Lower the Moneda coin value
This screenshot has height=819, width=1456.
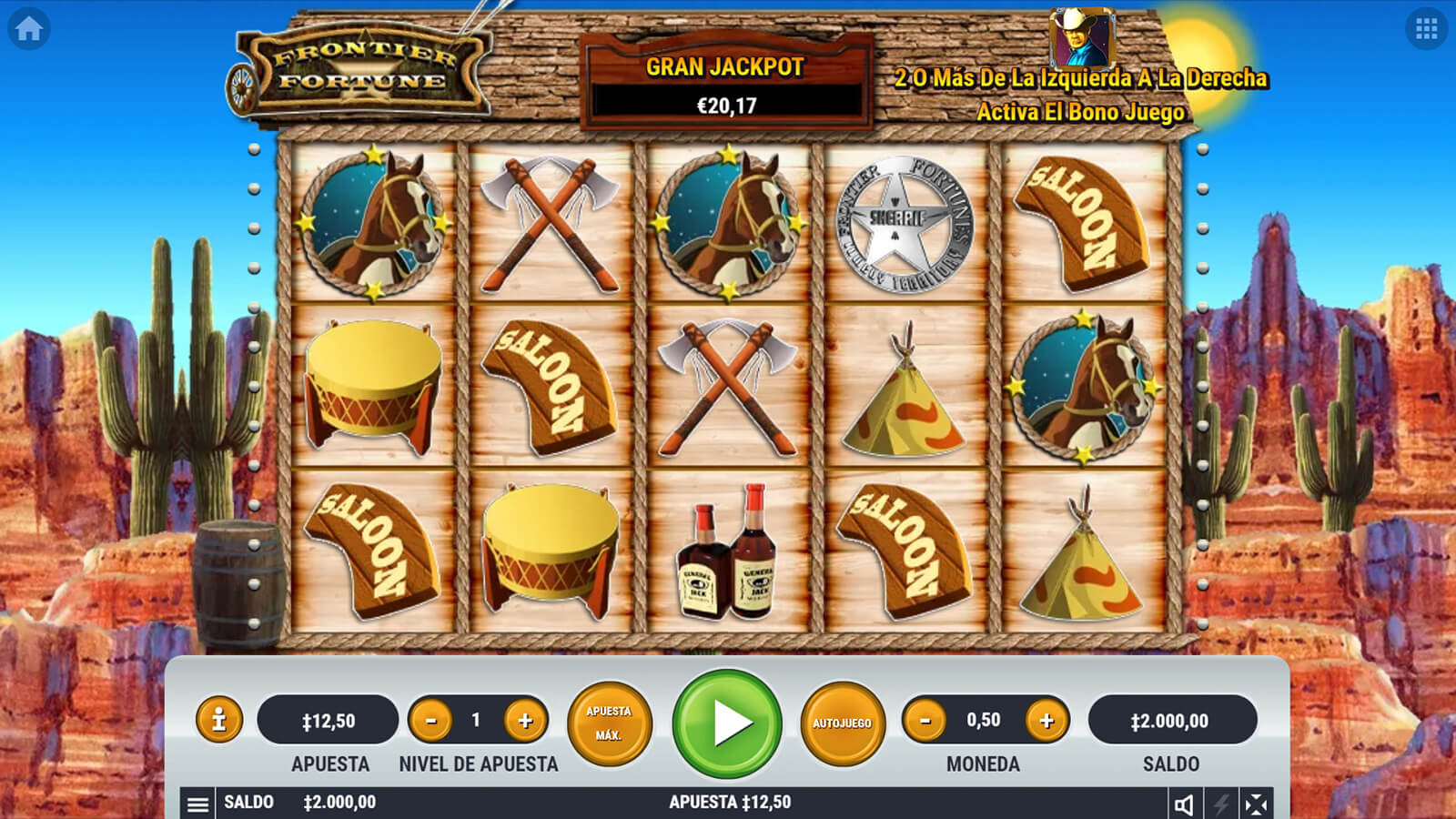click(925, 721)
